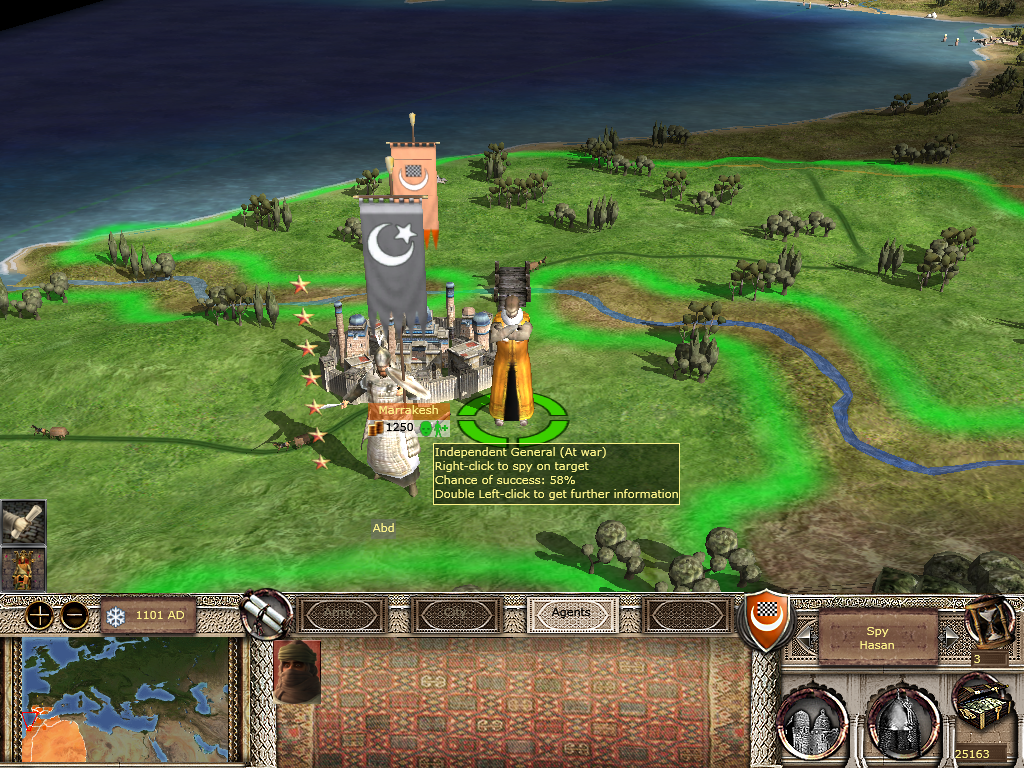Open the treasury chest financial overview
The width and height of the screenshot is (1024, 768).
(979, 712)
